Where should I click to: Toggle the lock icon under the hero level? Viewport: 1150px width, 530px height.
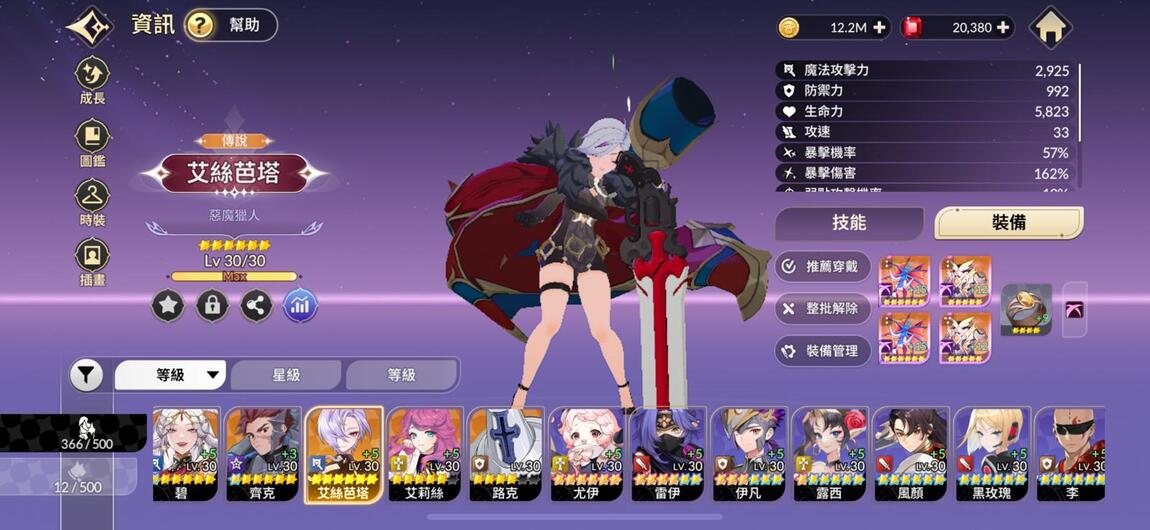pos(212,306)
